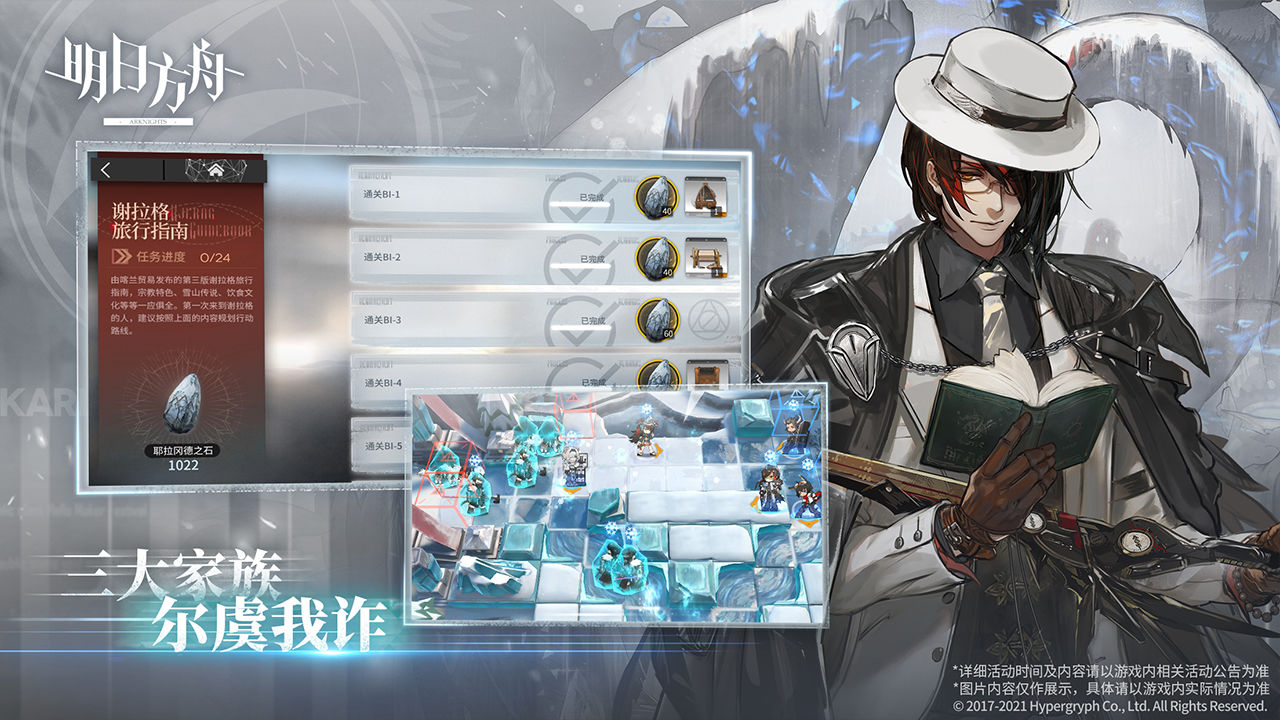Screen dimensions: 1280x720
Task: Open the winch item reward on 通关BI-2
Action: [707, 257]
